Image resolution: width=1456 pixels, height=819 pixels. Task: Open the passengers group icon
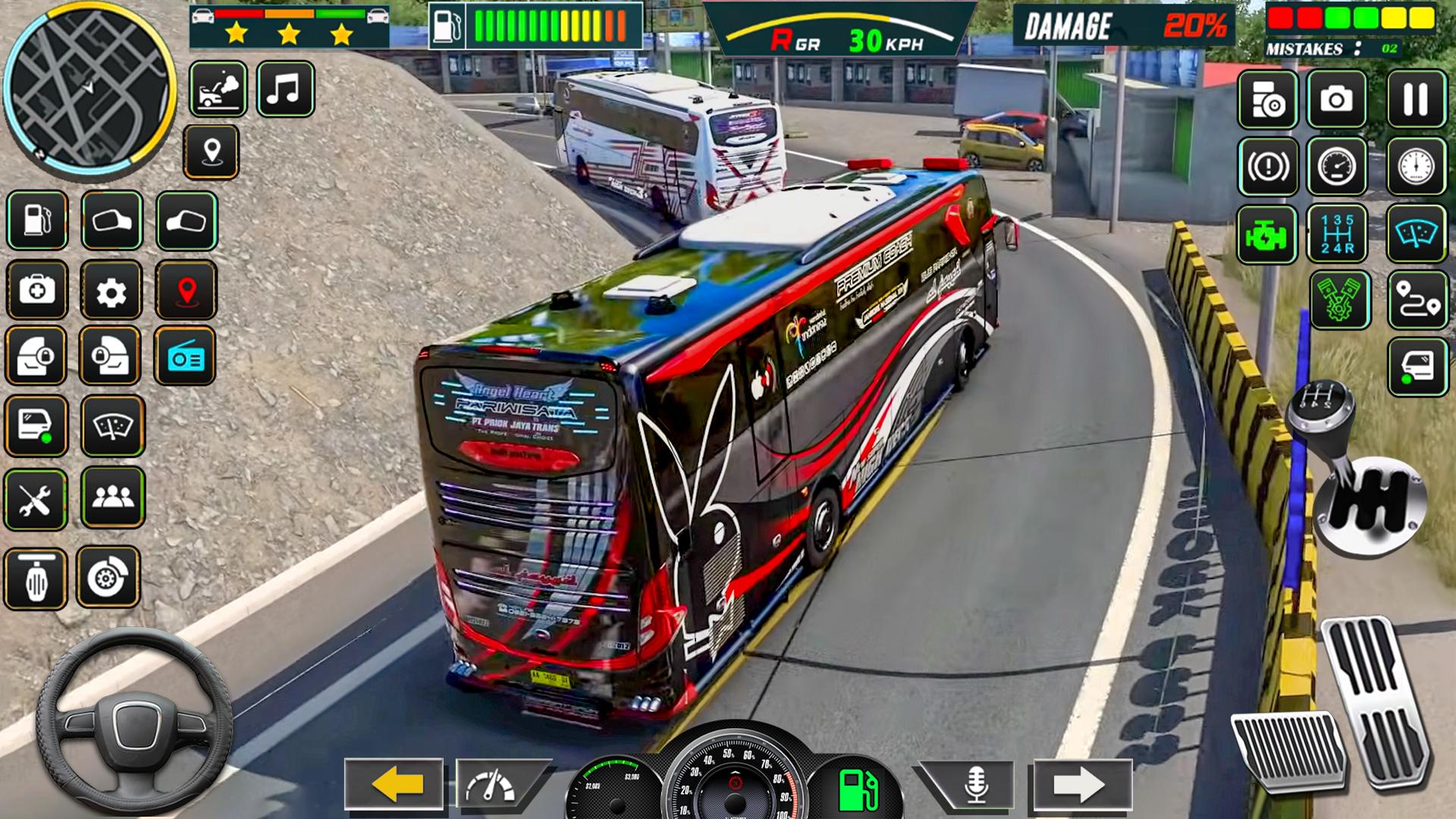[x=112, y=497]
